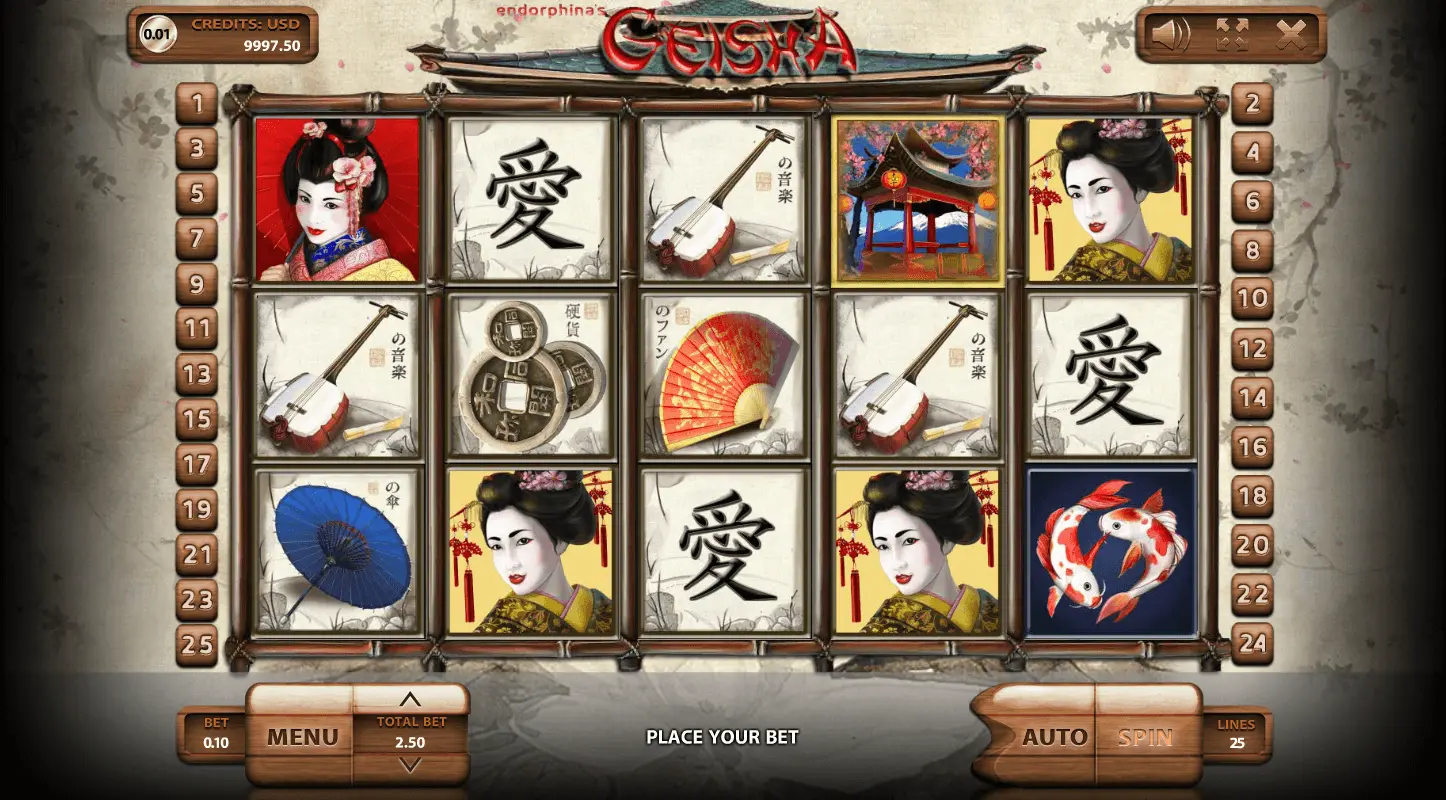Show payline number 7
The width and height of the screenshot is (1446, 800).
click(x=197, y=238)
